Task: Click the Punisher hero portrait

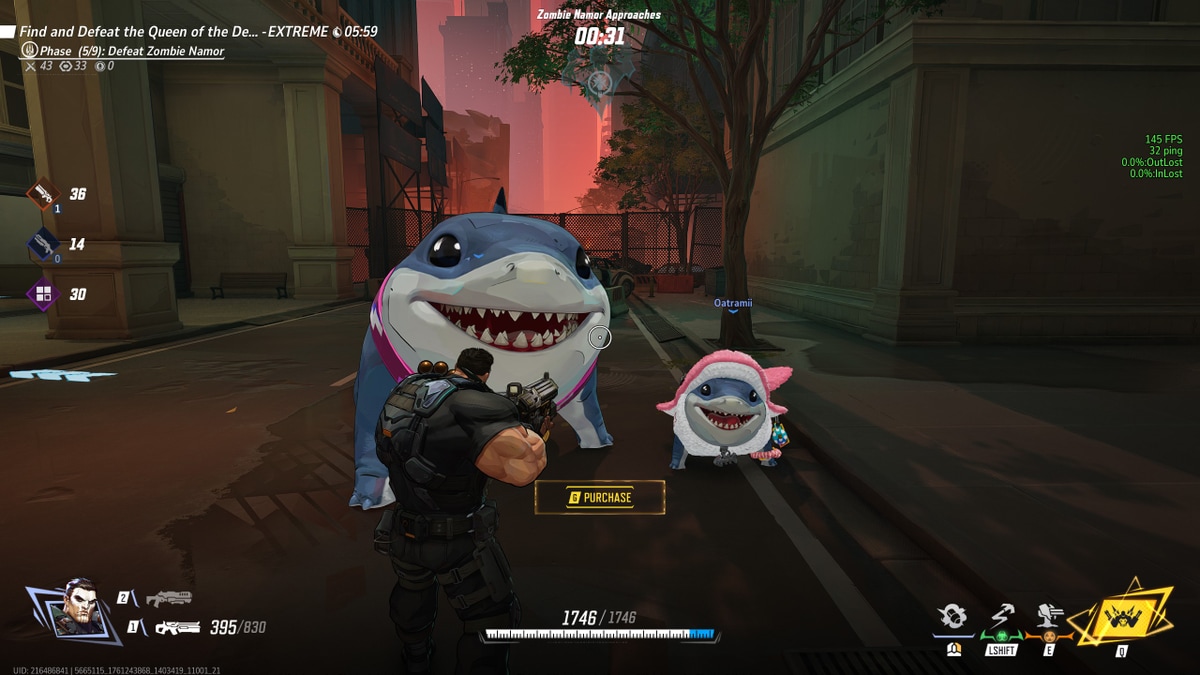Action: pos(77,608)
